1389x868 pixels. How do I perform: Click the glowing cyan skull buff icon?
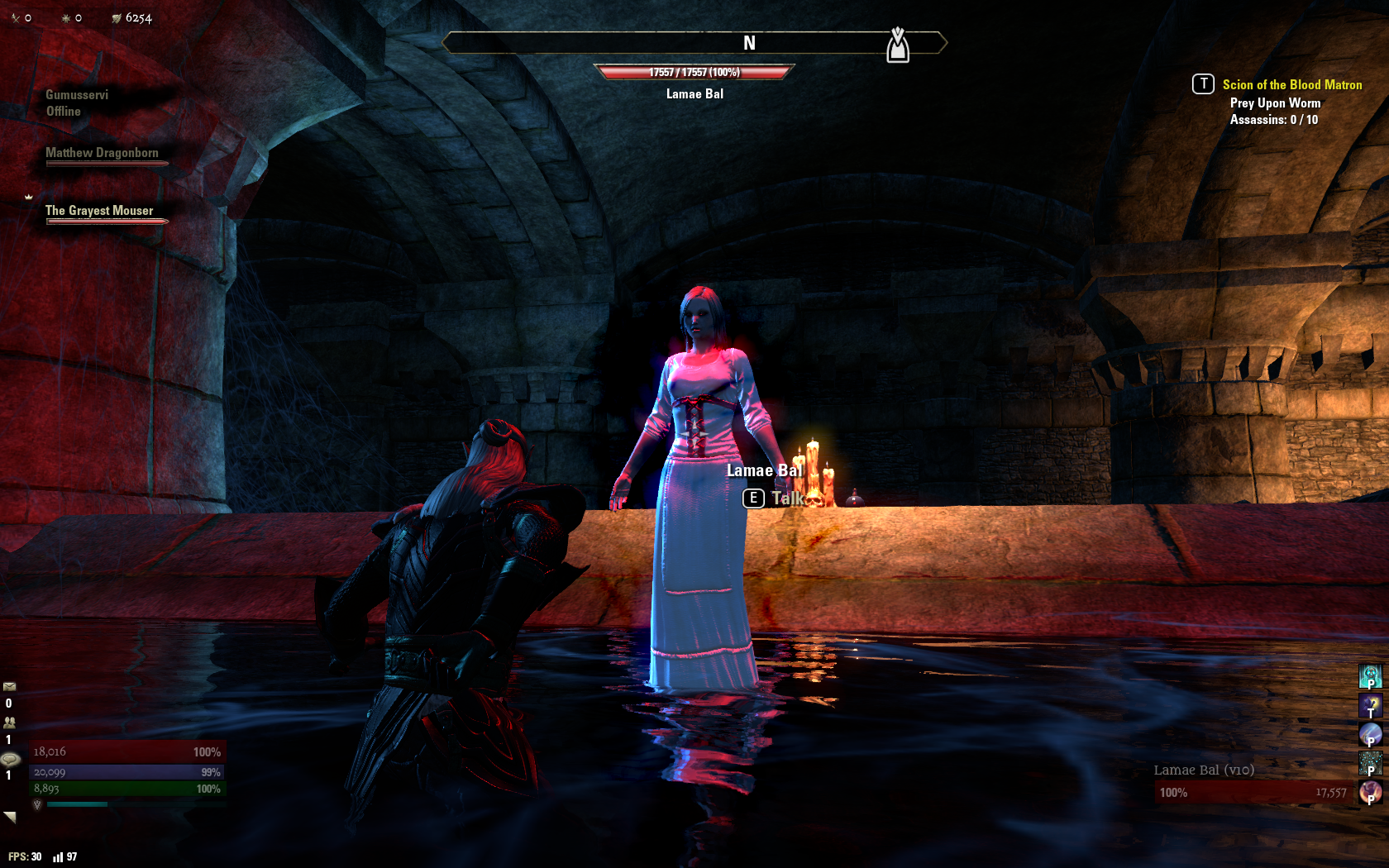point(1370,675)
